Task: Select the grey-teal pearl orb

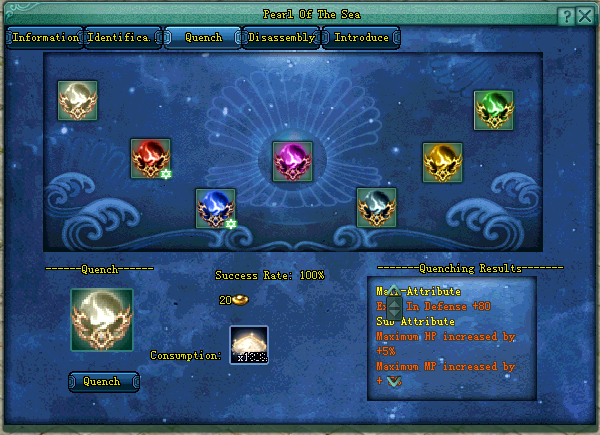Action: 376,207
